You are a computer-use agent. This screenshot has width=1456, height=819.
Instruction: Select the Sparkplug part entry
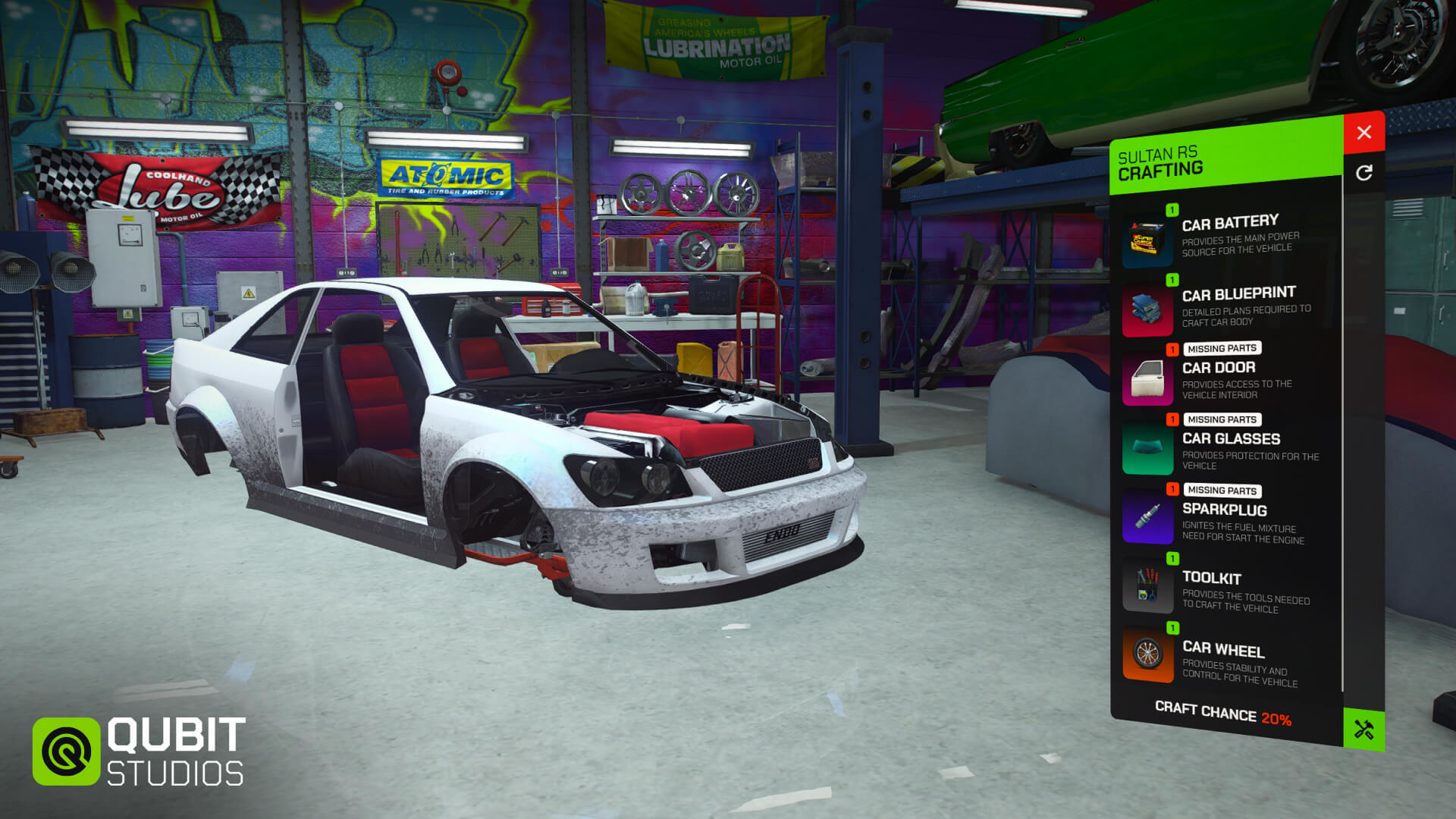(1227, 519)
